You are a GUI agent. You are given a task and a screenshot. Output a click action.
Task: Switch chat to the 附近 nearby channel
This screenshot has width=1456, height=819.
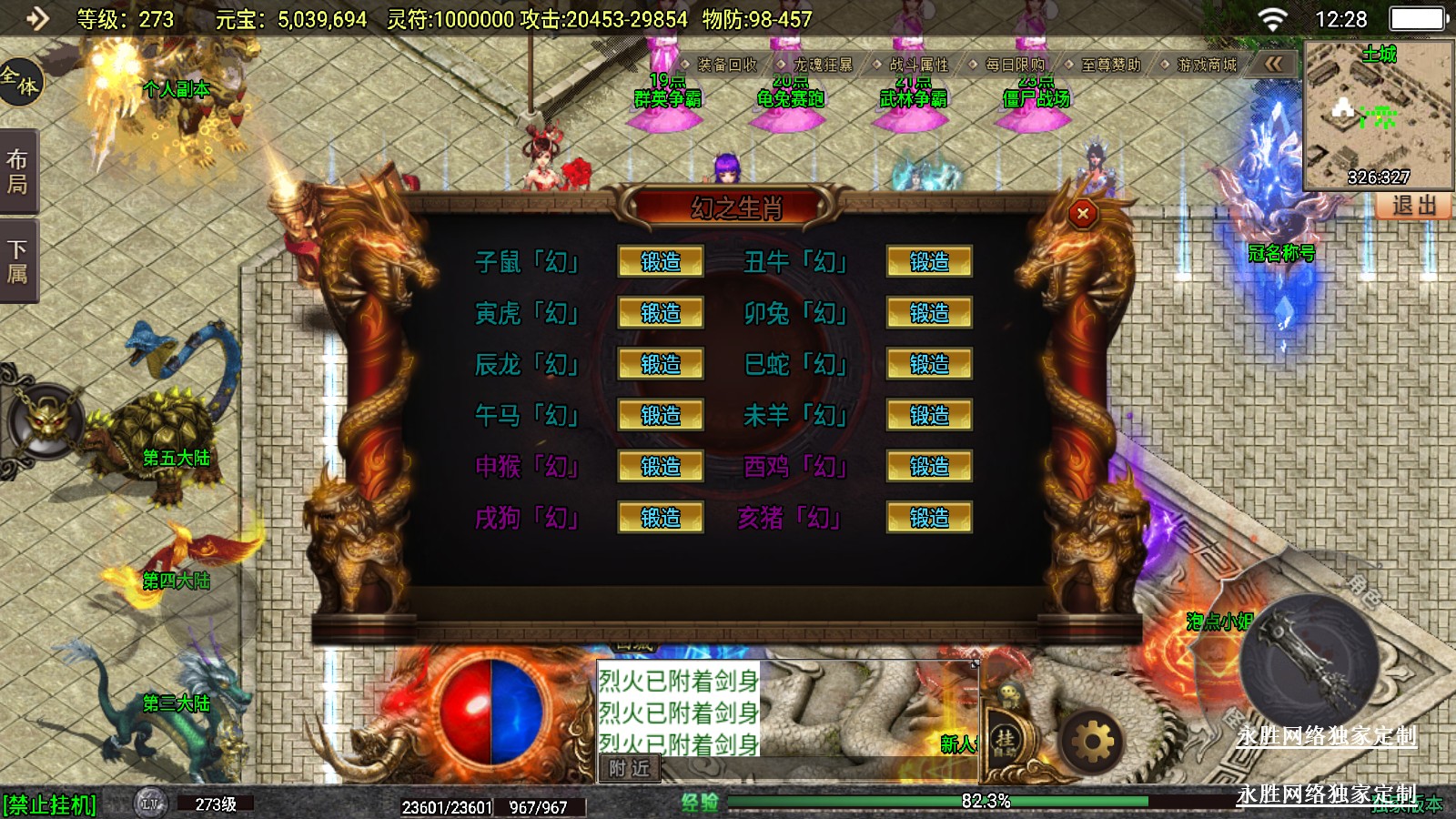629,769
